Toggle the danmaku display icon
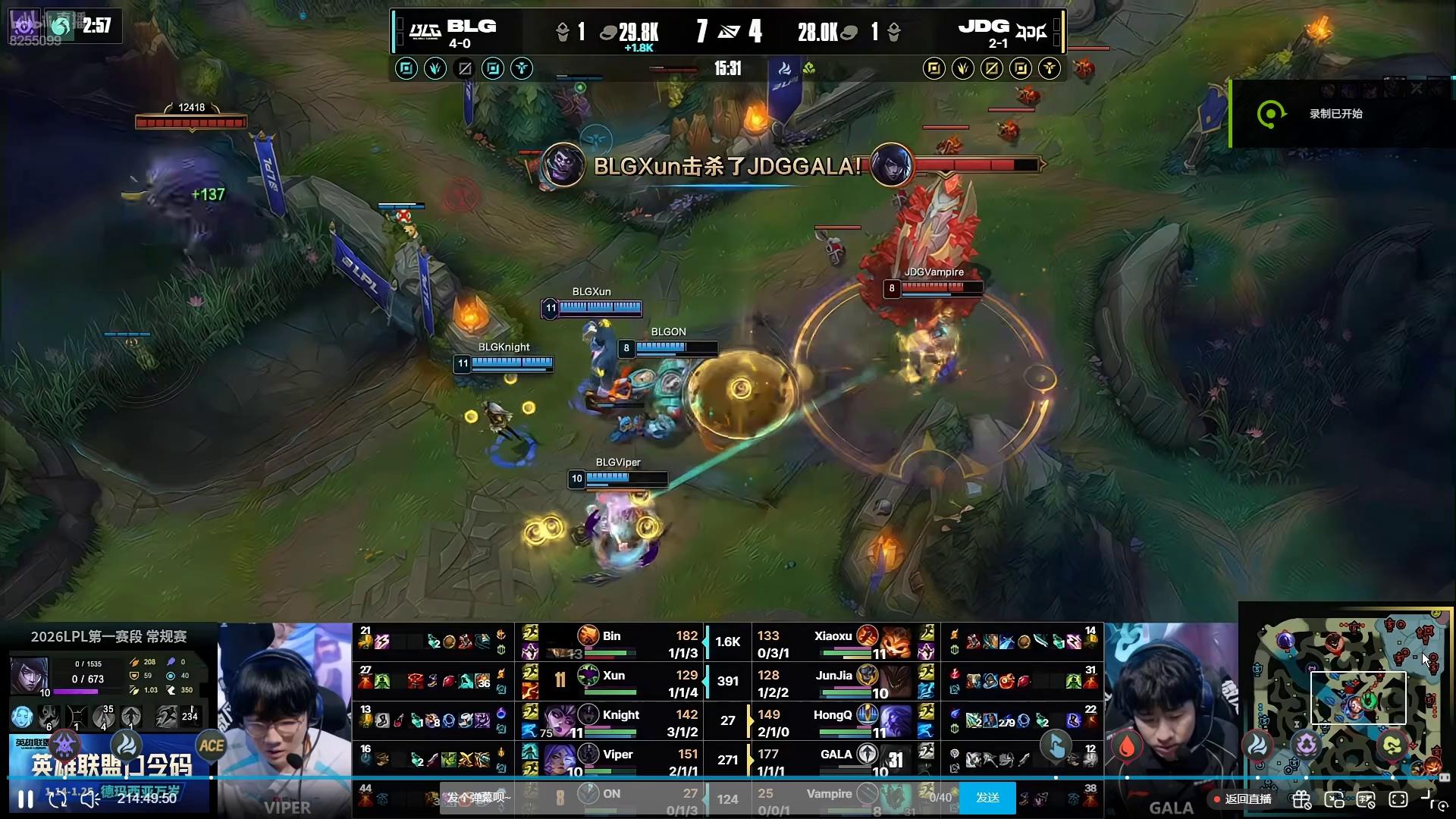The width and height of the screenshot is (1456, 819). tap(1367, 799)
